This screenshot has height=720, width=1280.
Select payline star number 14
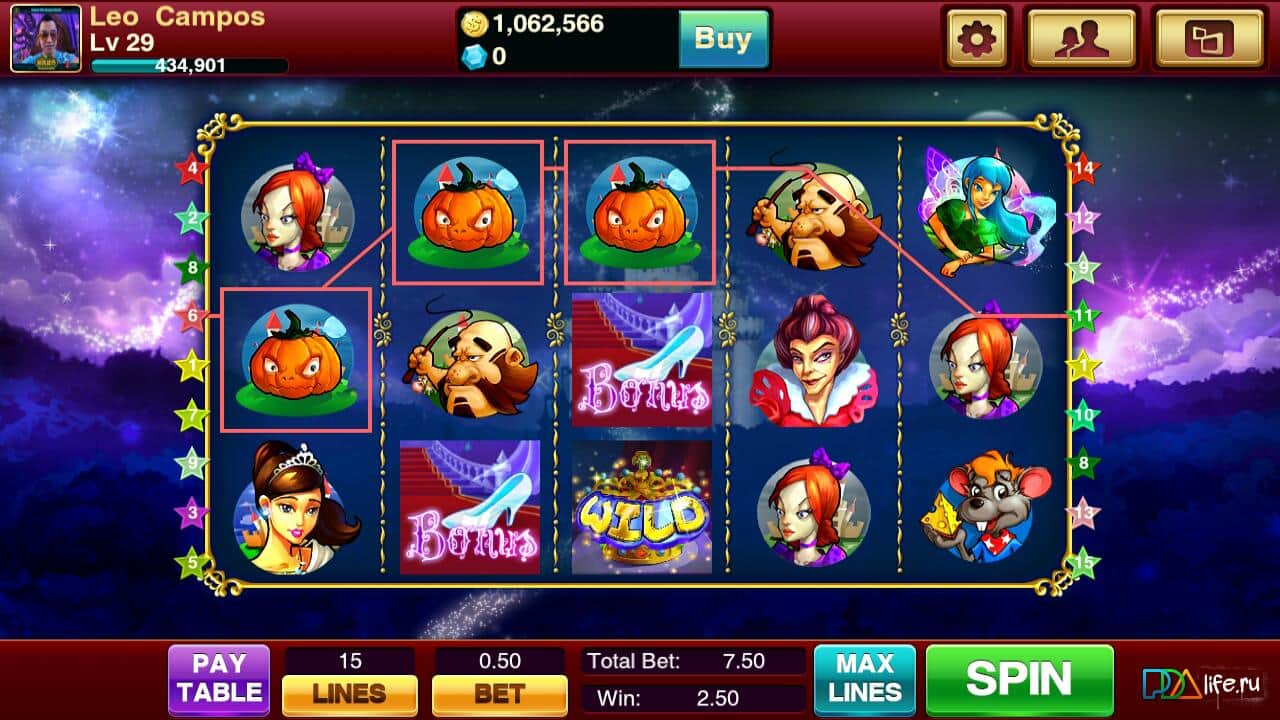tap(1083, 168)
